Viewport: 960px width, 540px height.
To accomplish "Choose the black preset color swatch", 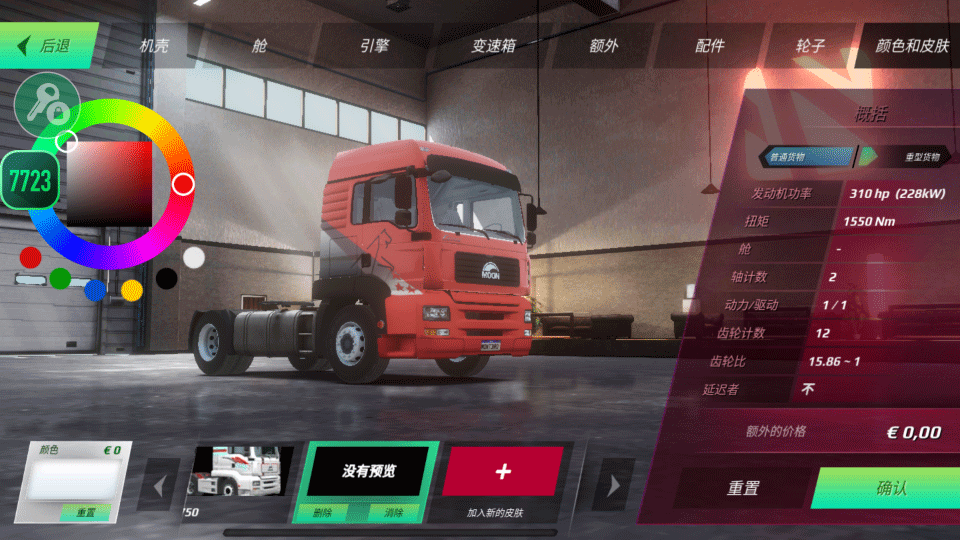I will click(167, 278).
